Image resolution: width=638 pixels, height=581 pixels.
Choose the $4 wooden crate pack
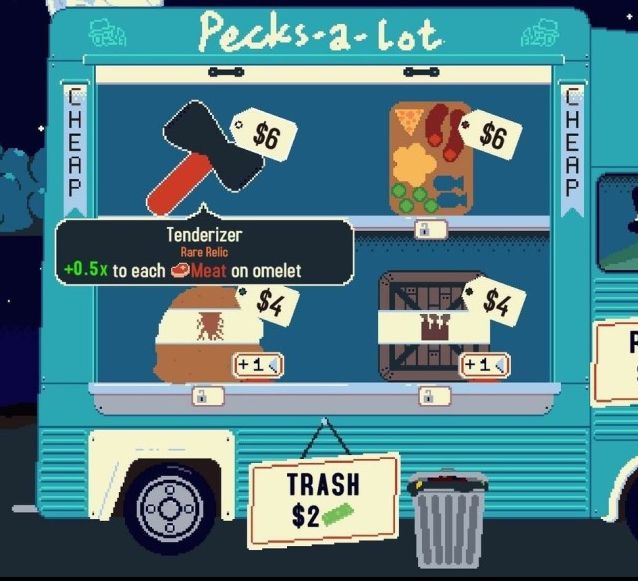coord(432,325)
